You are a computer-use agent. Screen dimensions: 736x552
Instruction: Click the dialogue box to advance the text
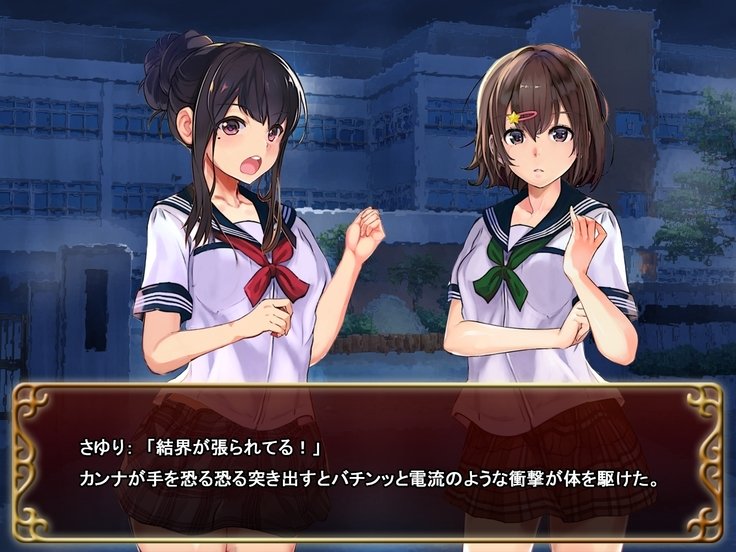[x=368, y=462]
